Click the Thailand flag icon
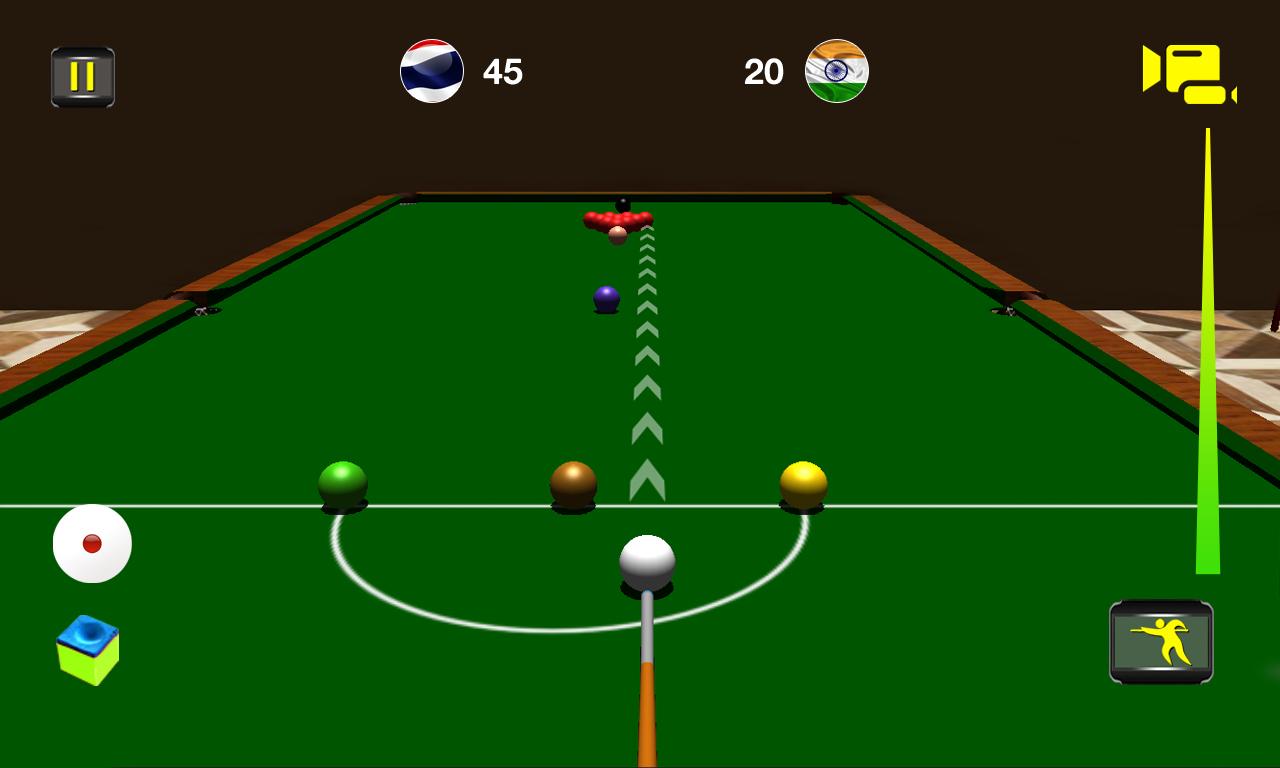The image size is (1280, 768). [x=432, y=71]
